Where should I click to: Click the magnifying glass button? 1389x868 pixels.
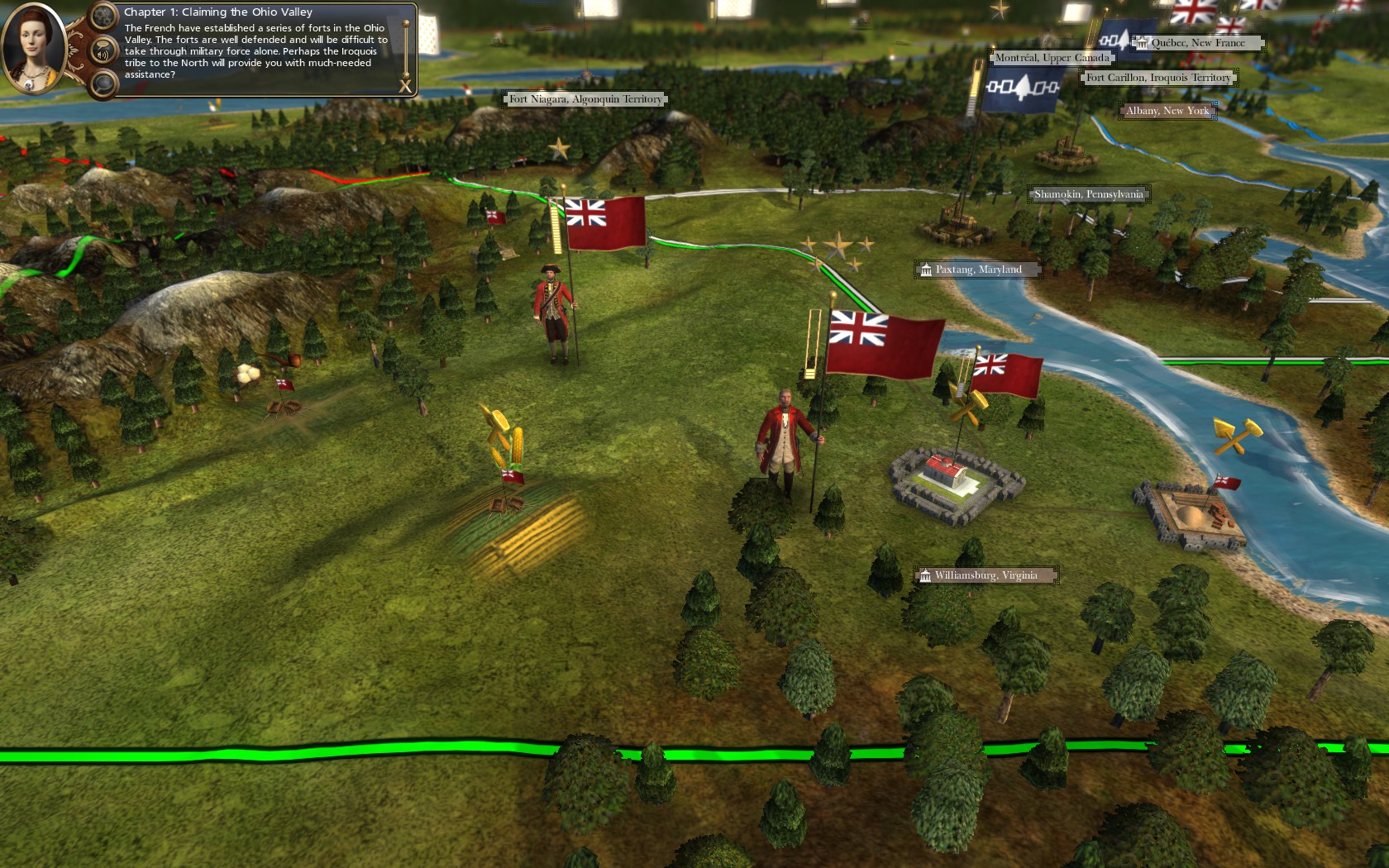(103, 83)
